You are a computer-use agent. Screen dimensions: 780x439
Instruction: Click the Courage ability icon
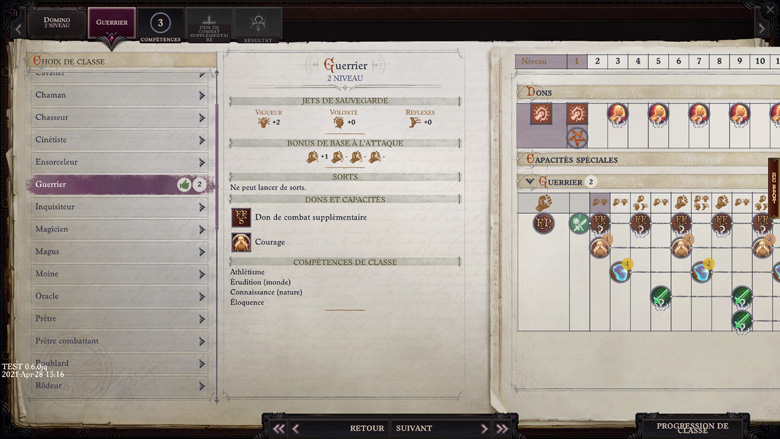point(241,242)
